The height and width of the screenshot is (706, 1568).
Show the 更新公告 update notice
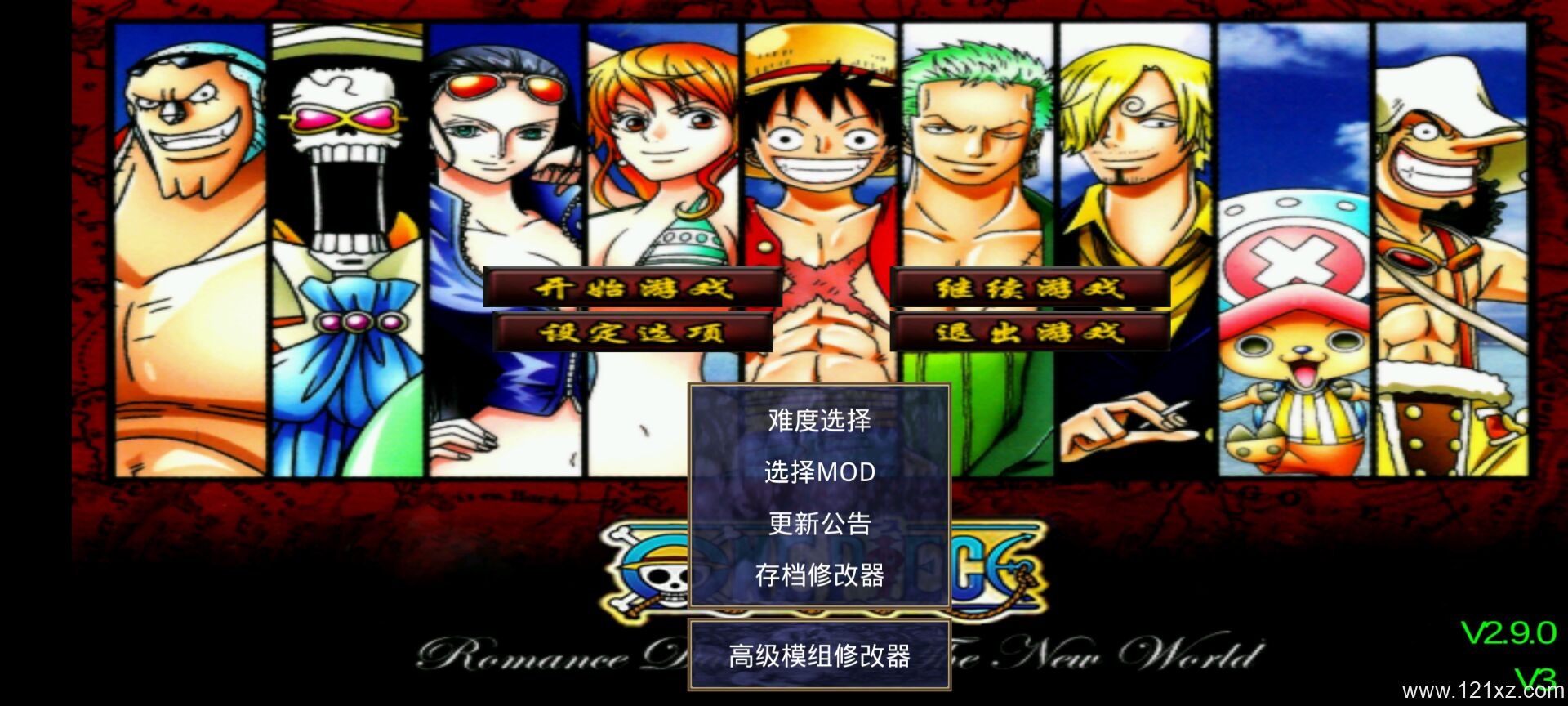pos(819,524)
